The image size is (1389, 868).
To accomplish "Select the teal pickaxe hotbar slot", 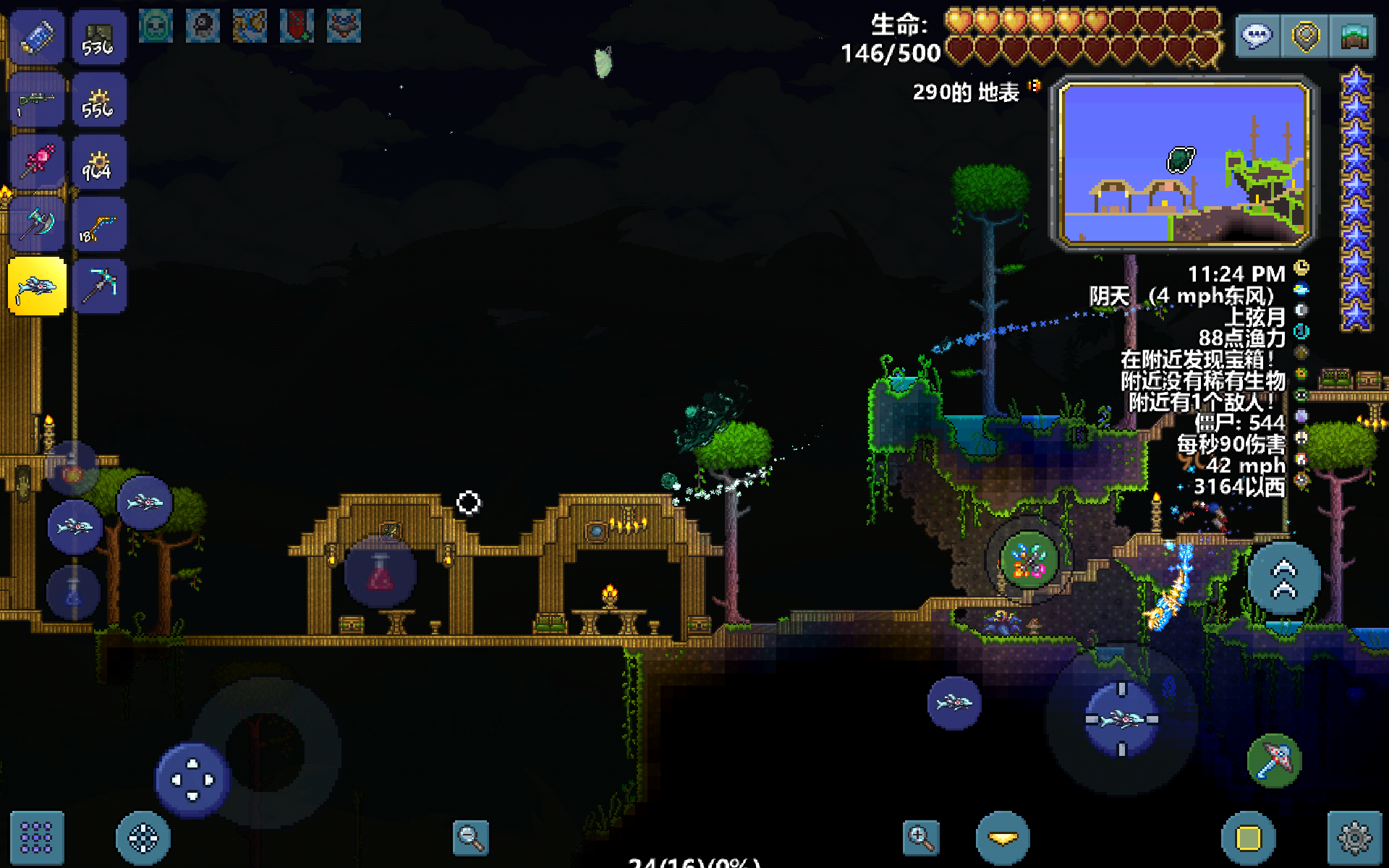I will [x=99, y=287].
